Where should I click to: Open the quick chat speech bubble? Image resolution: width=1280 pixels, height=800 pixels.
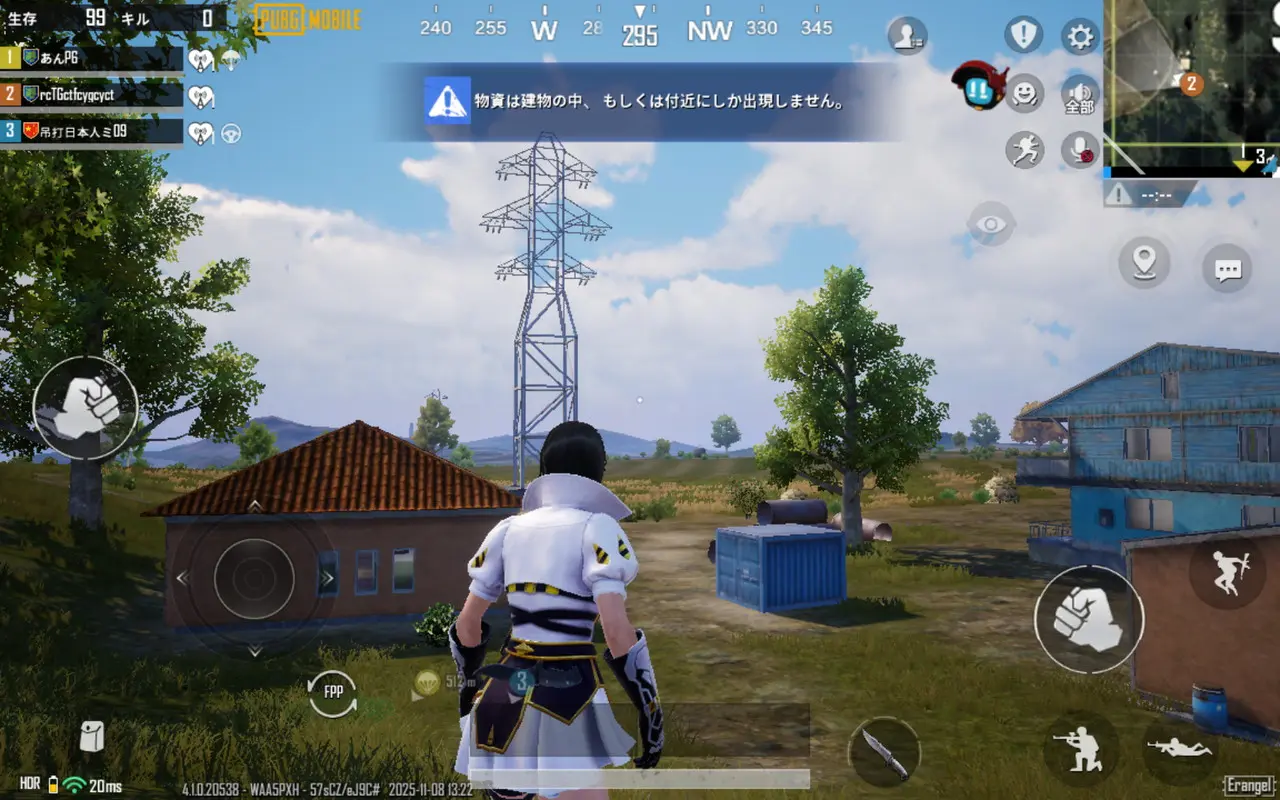coord(1227,268)
